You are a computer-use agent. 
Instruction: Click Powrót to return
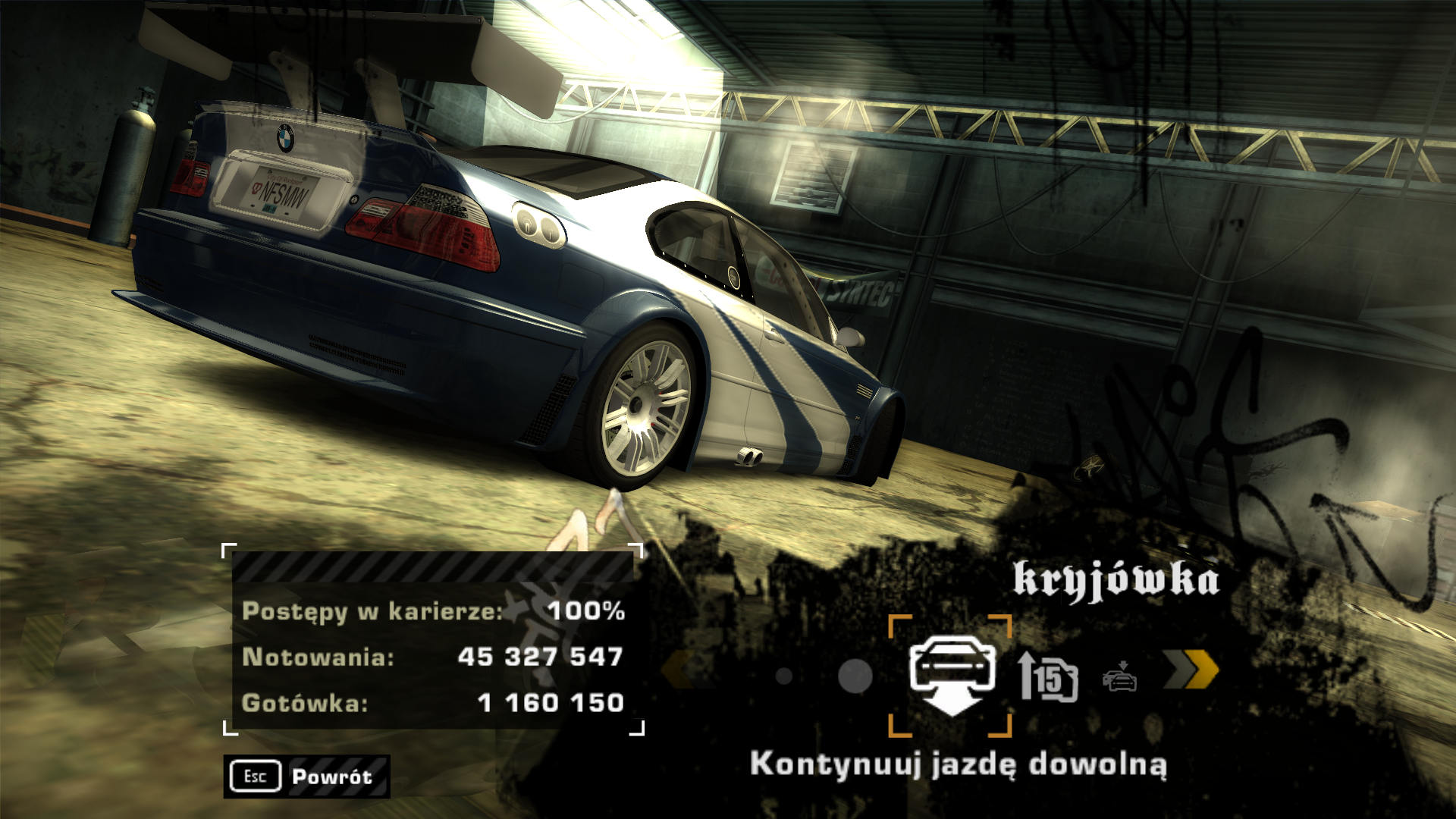pos(330,776)
